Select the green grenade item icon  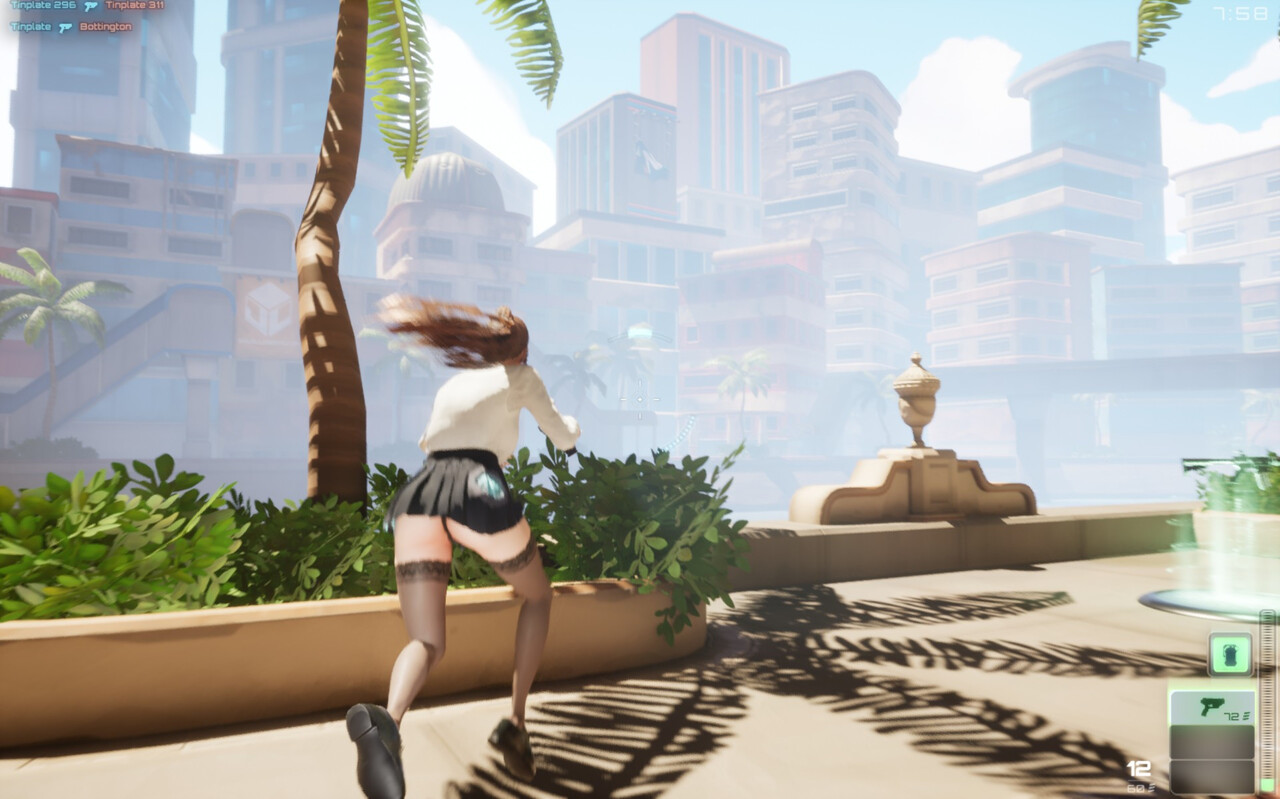click(1230, 654)
